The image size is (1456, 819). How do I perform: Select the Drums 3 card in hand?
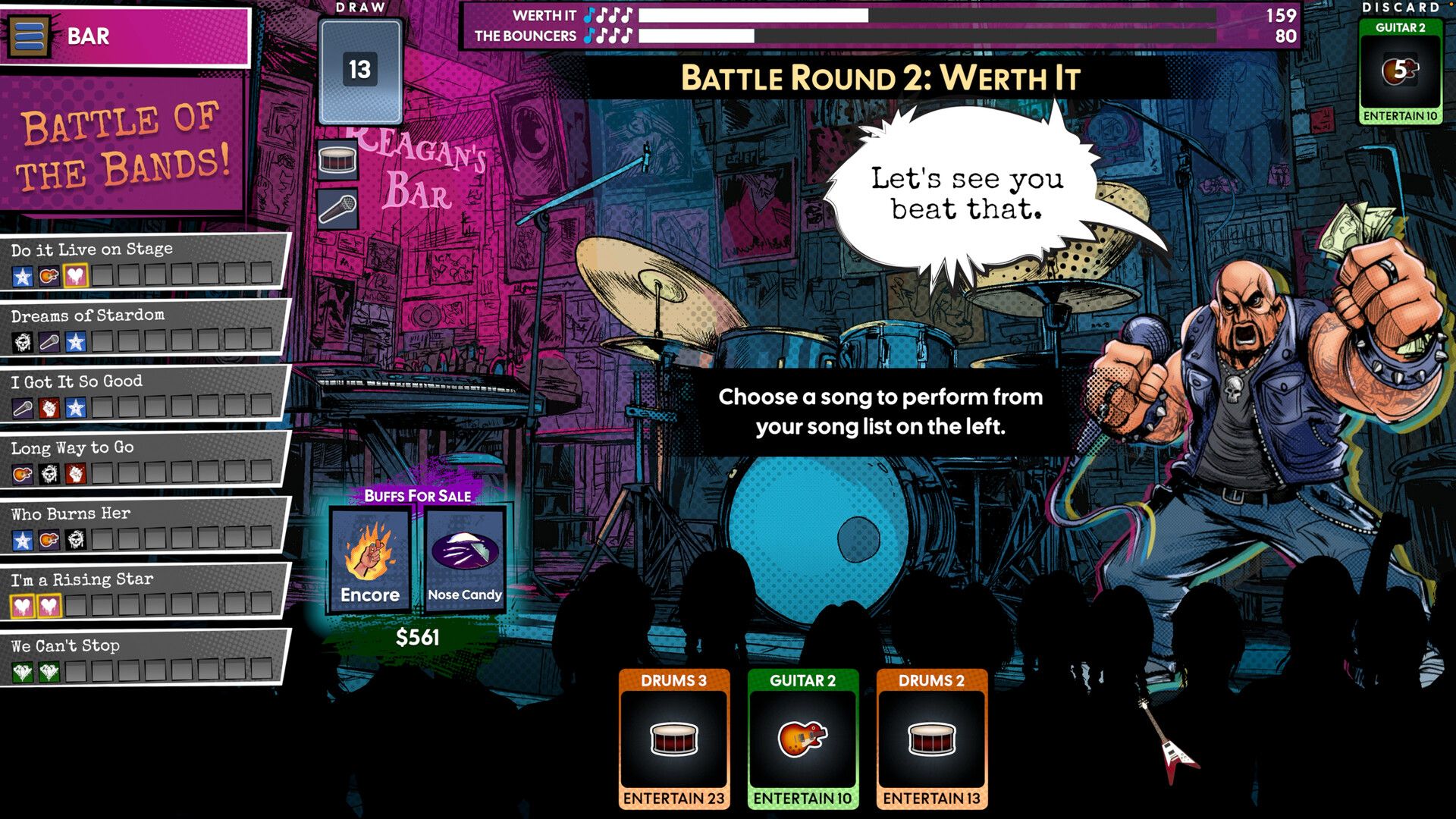tap(674, 739)
